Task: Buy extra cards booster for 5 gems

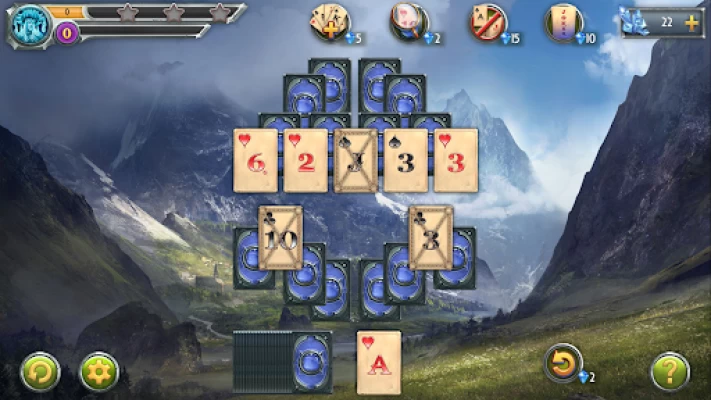Action: [x=329, y=20]
